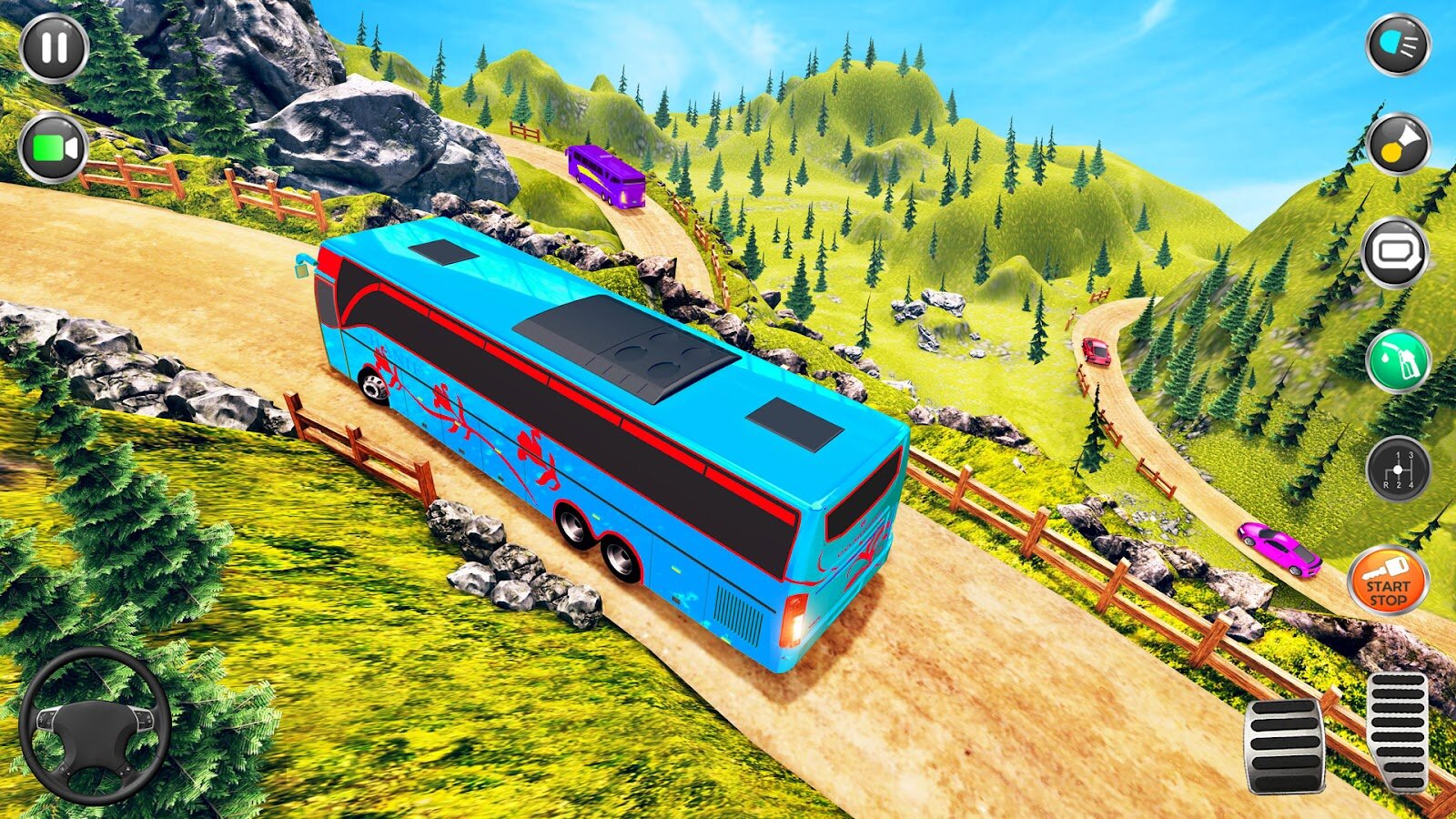Image resolution: width=1456 pixels, height=819 pixels.
Task: Pause the game
Action: coord(53,45)
